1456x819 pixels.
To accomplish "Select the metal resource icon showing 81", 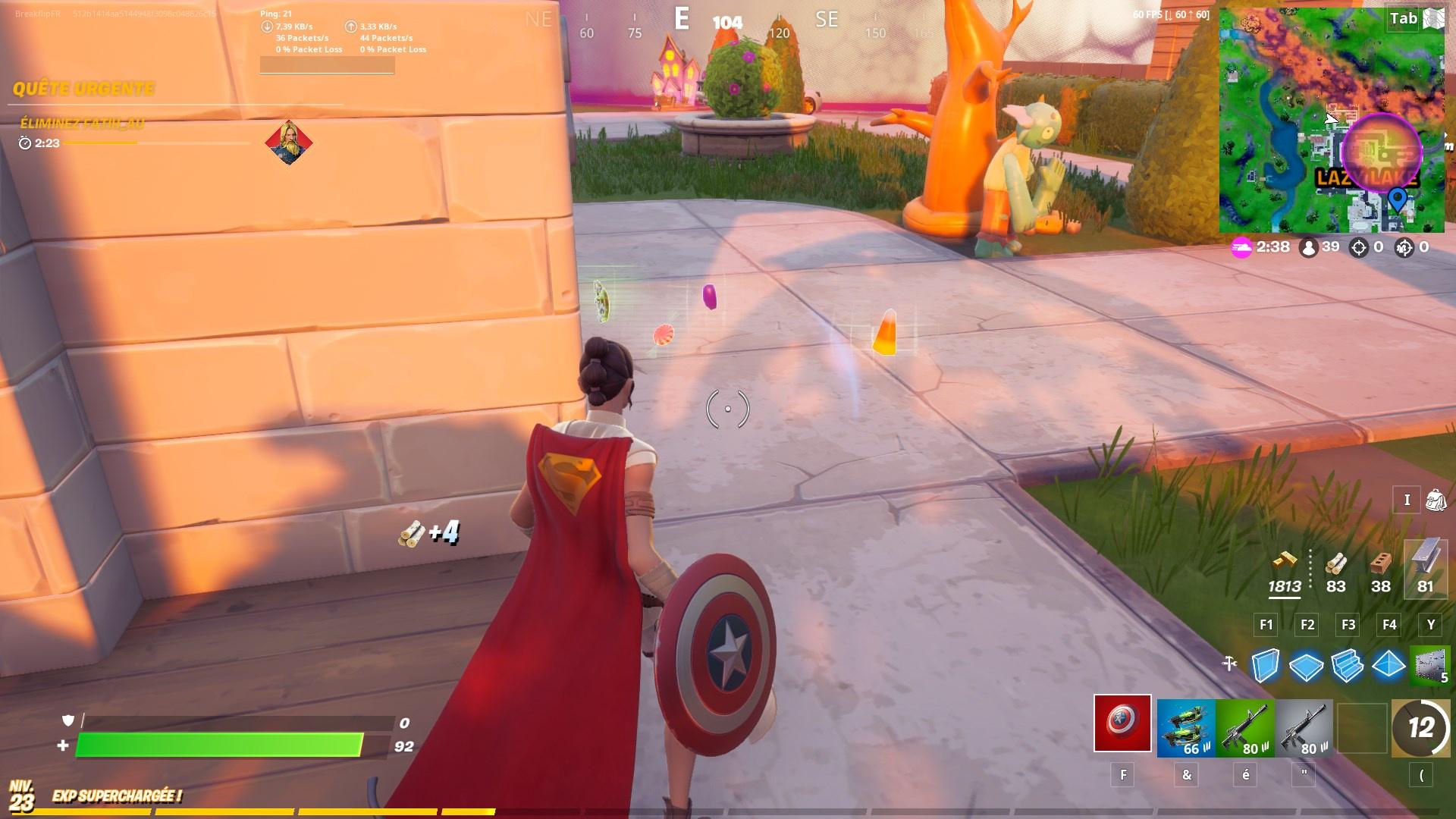I will [x=1424, y=570].
